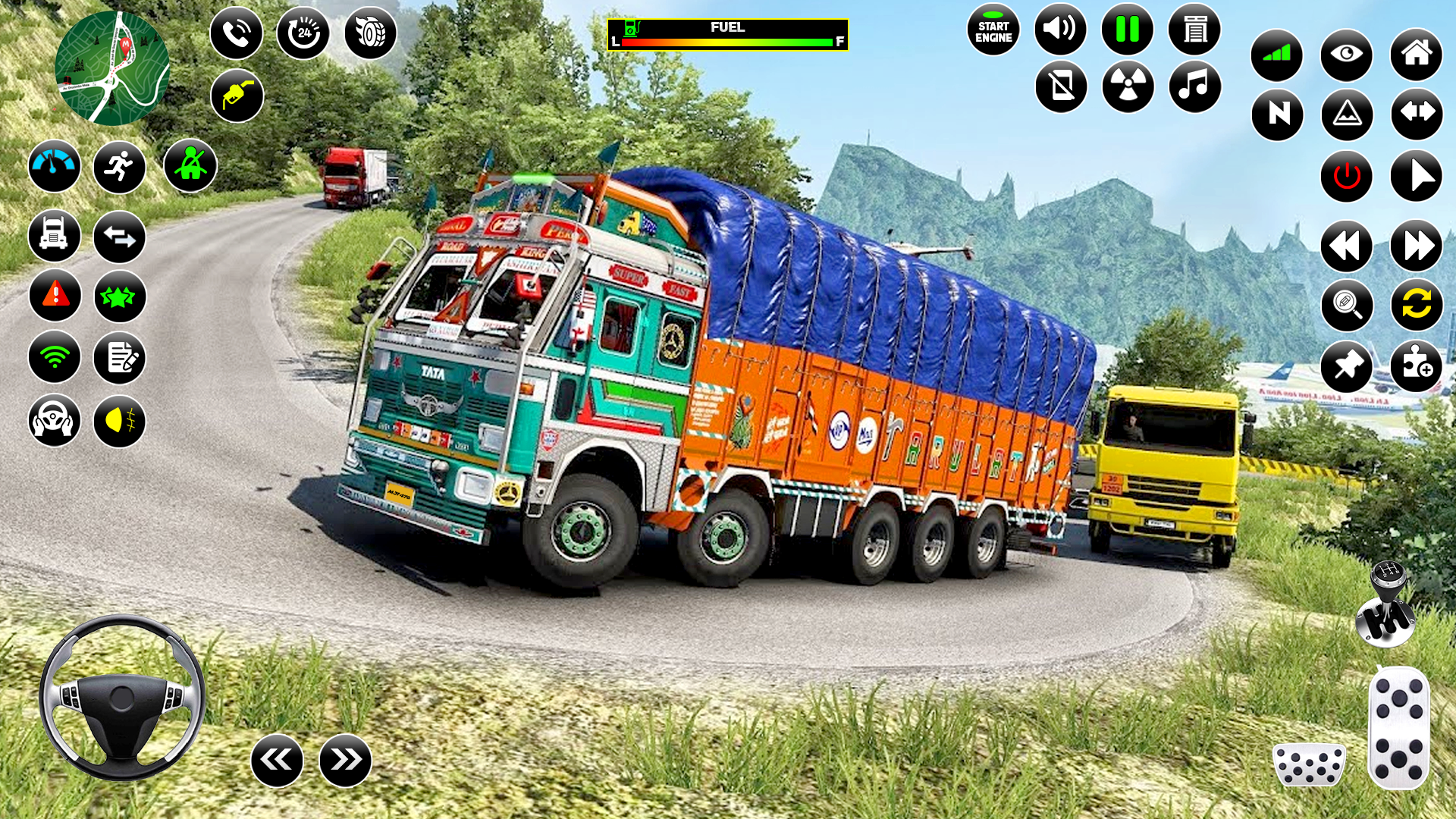1456x819 pixels.
Task: Click the steering wheel control
Action: tap(122, 697)
